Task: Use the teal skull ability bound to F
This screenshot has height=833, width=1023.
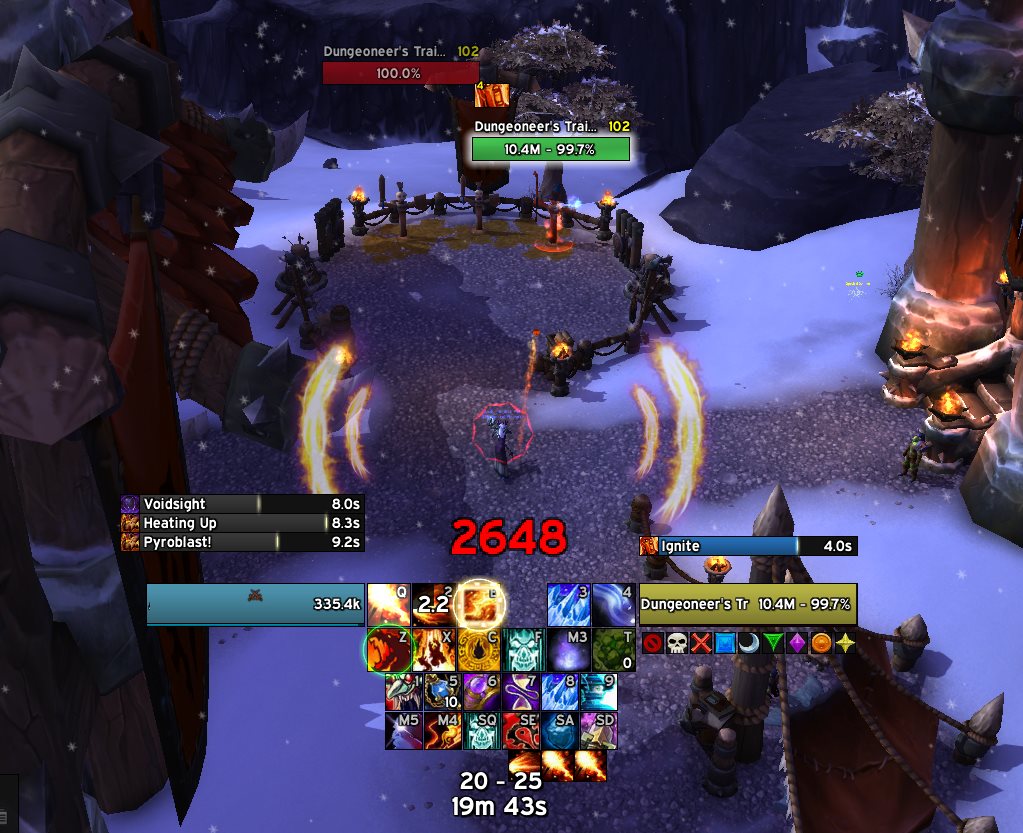Action: click(524, 649)
